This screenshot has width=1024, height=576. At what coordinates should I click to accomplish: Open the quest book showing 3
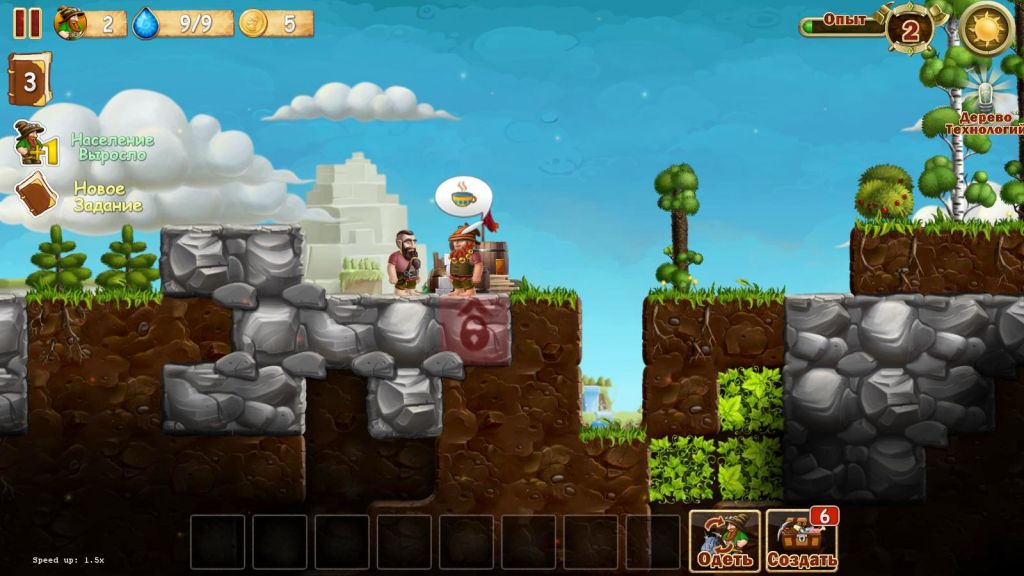29,80
